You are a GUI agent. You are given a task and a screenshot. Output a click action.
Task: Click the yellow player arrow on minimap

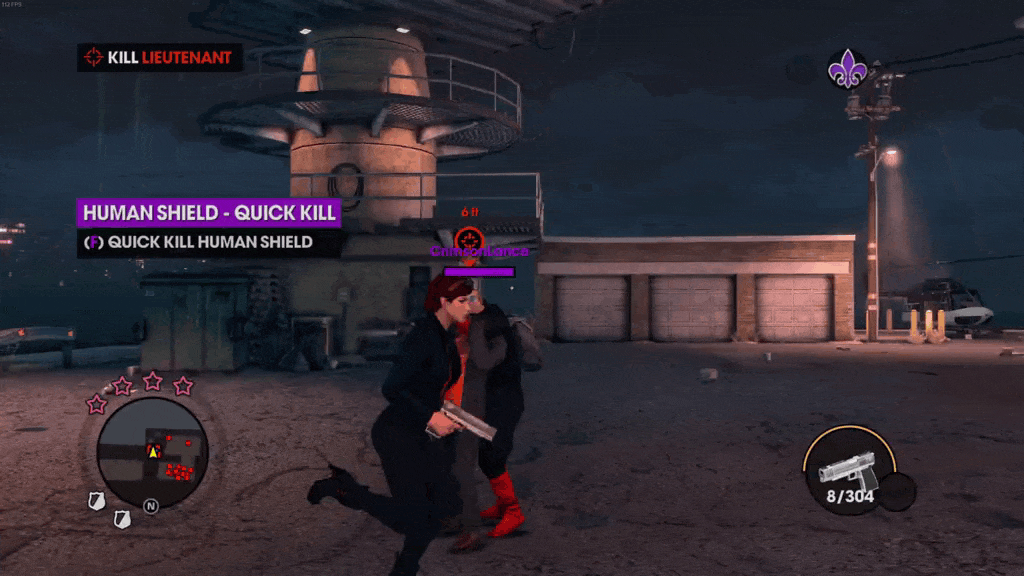click(154, 452)
